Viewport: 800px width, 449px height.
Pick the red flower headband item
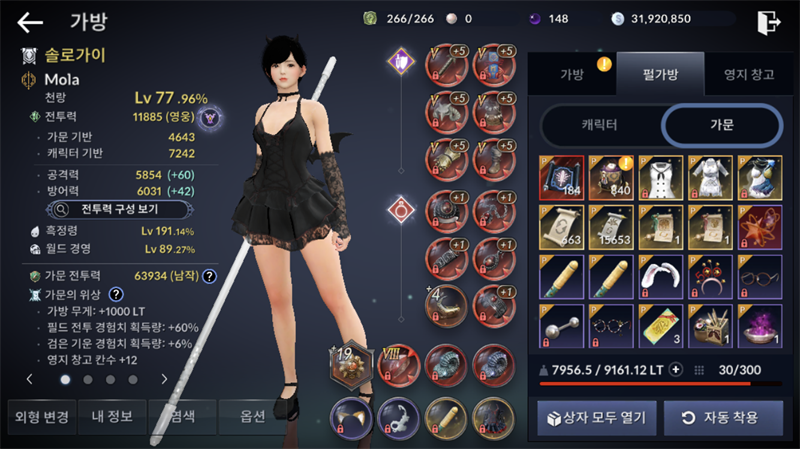click(711, 277)
